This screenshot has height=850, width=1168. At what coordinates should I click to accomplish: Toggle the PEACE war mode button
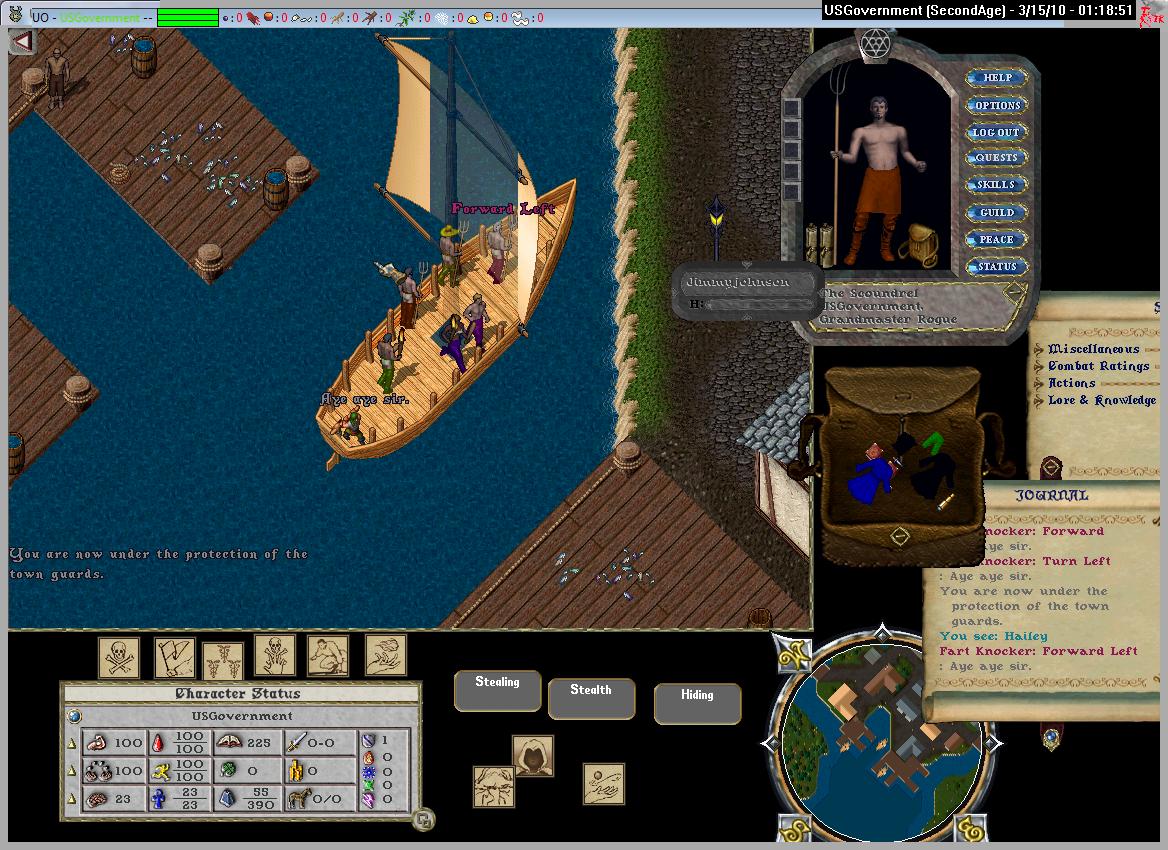[x=996, y=239]
